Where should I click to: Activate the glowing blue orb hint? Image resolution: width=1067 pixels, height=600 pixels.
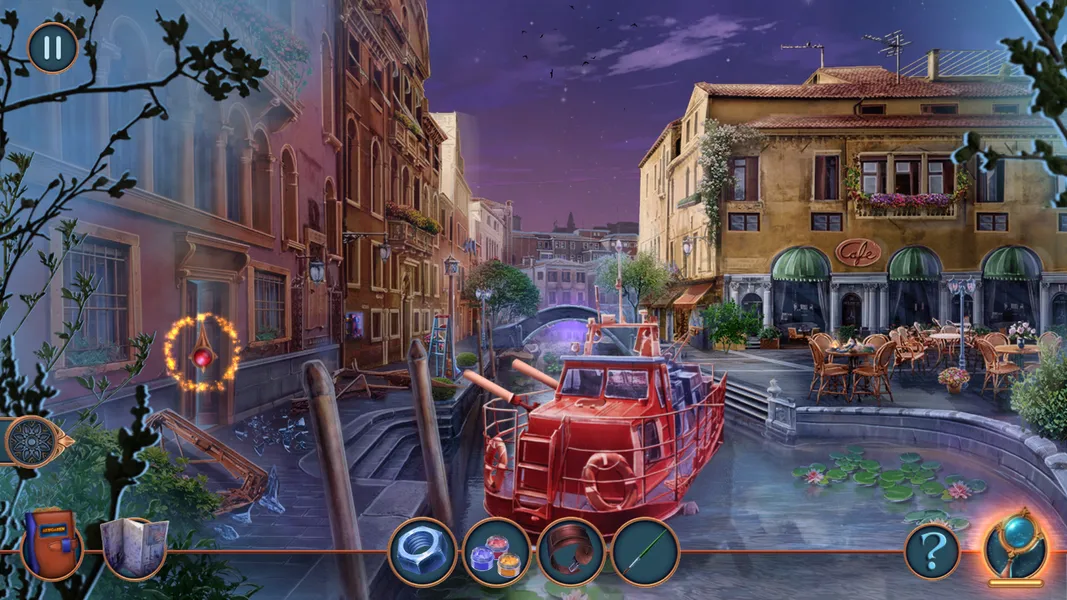pyautogui.click(x=1015, y=546)
